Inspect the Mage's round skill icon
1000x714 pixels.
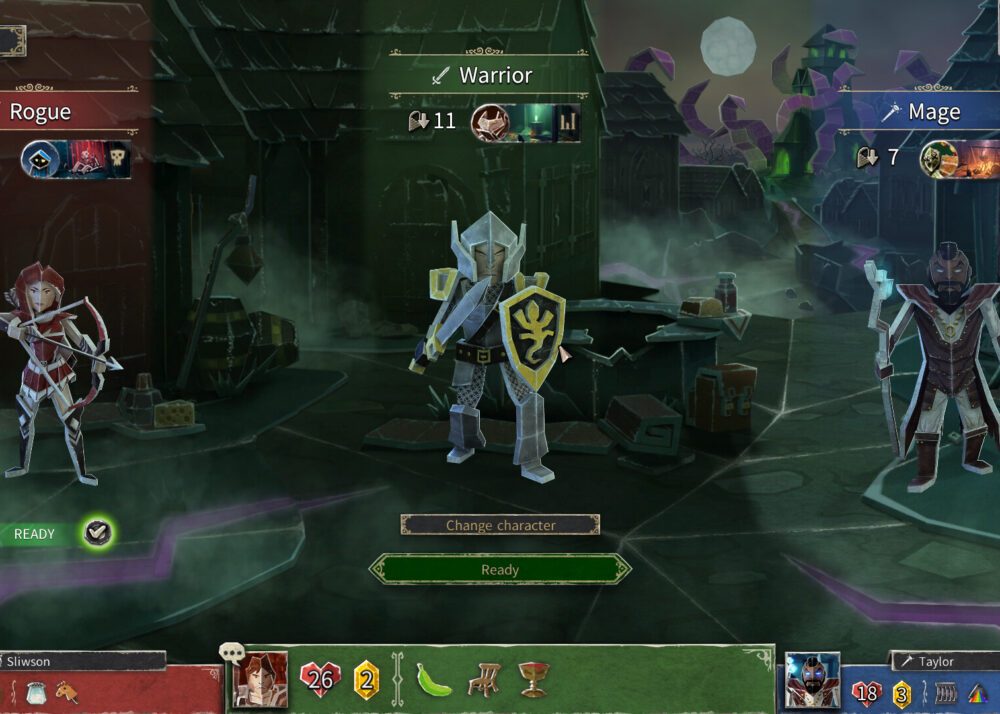pos(938,159)
